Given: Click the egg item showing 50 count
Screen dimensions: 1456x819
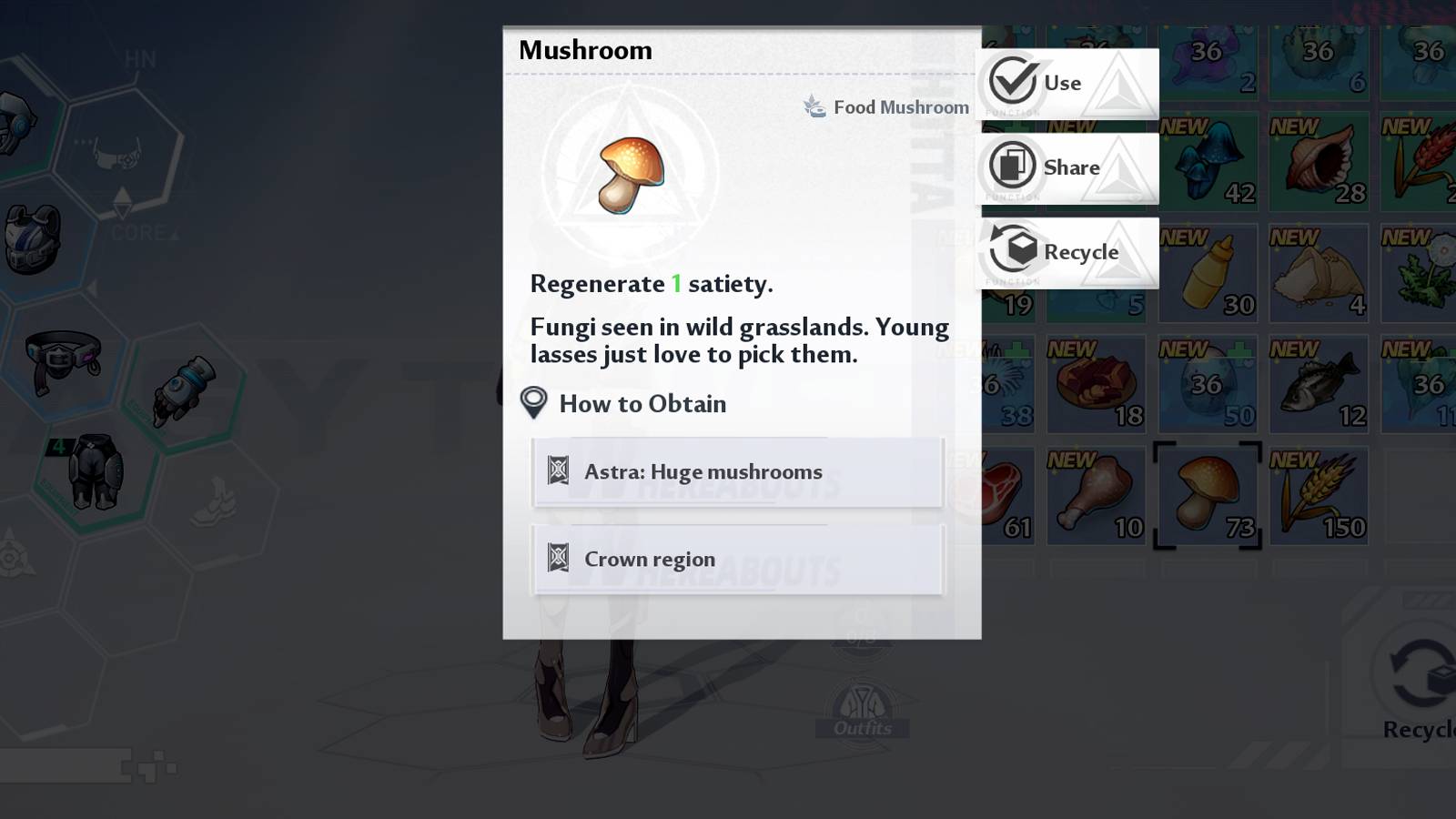Looking at the screenshot, I should click(x=1207, y=382).
